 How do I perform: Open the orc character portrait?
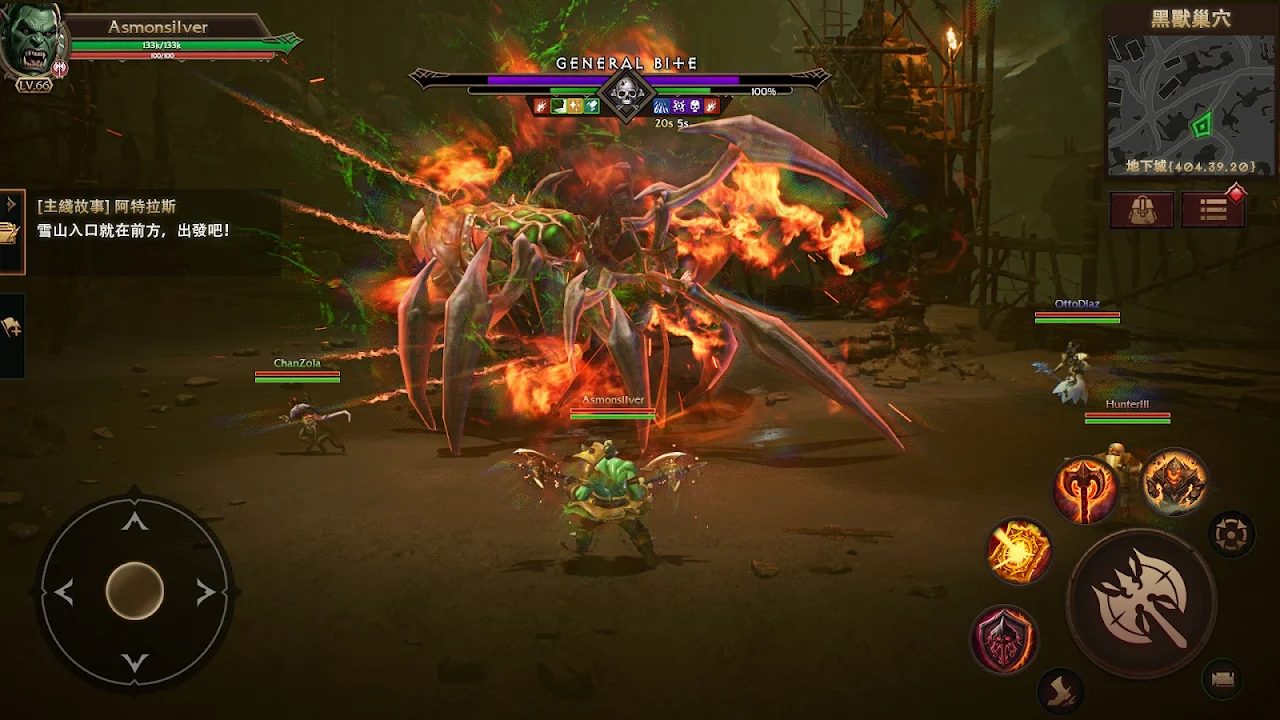tap(34, 42)
